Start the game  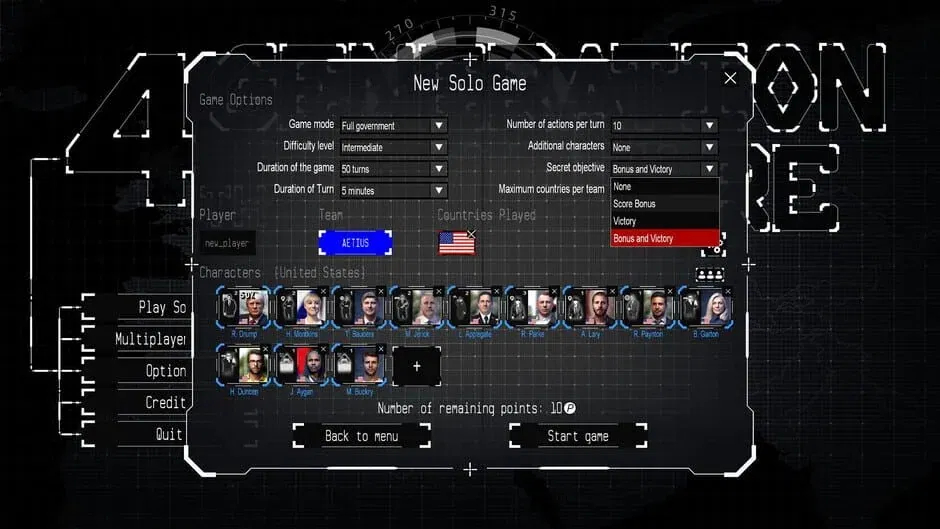pyautogui.click(x=577, y=436)
